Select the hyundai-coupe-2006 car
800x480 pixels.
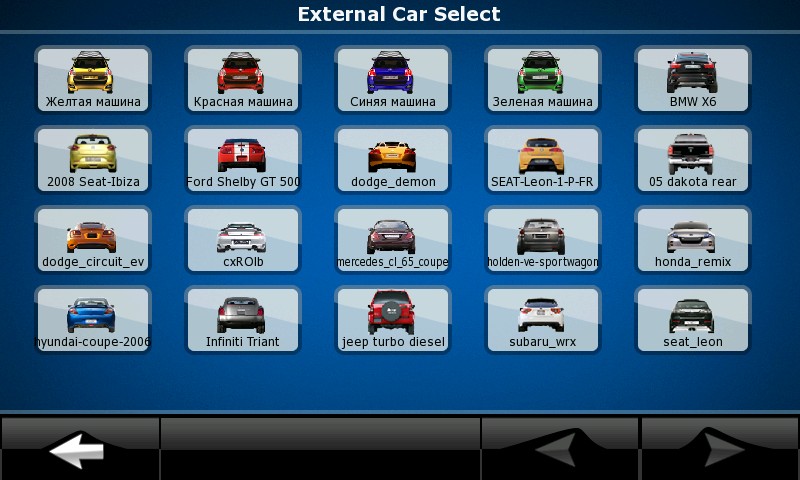point(93,319)
